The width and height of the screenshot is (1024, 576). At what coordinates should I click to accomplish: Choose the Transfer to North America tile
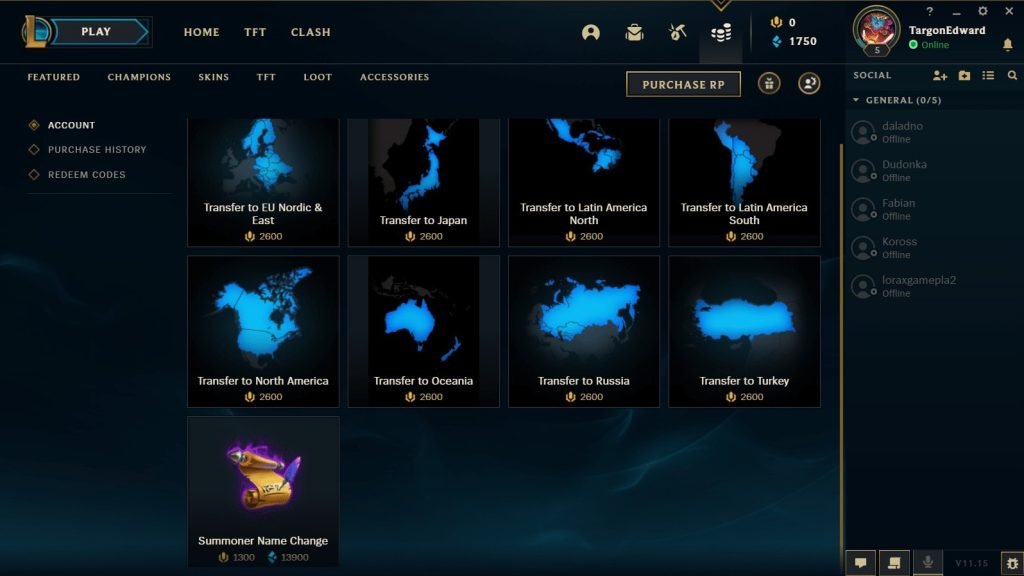pyautogui.click(x=263, y=330)
